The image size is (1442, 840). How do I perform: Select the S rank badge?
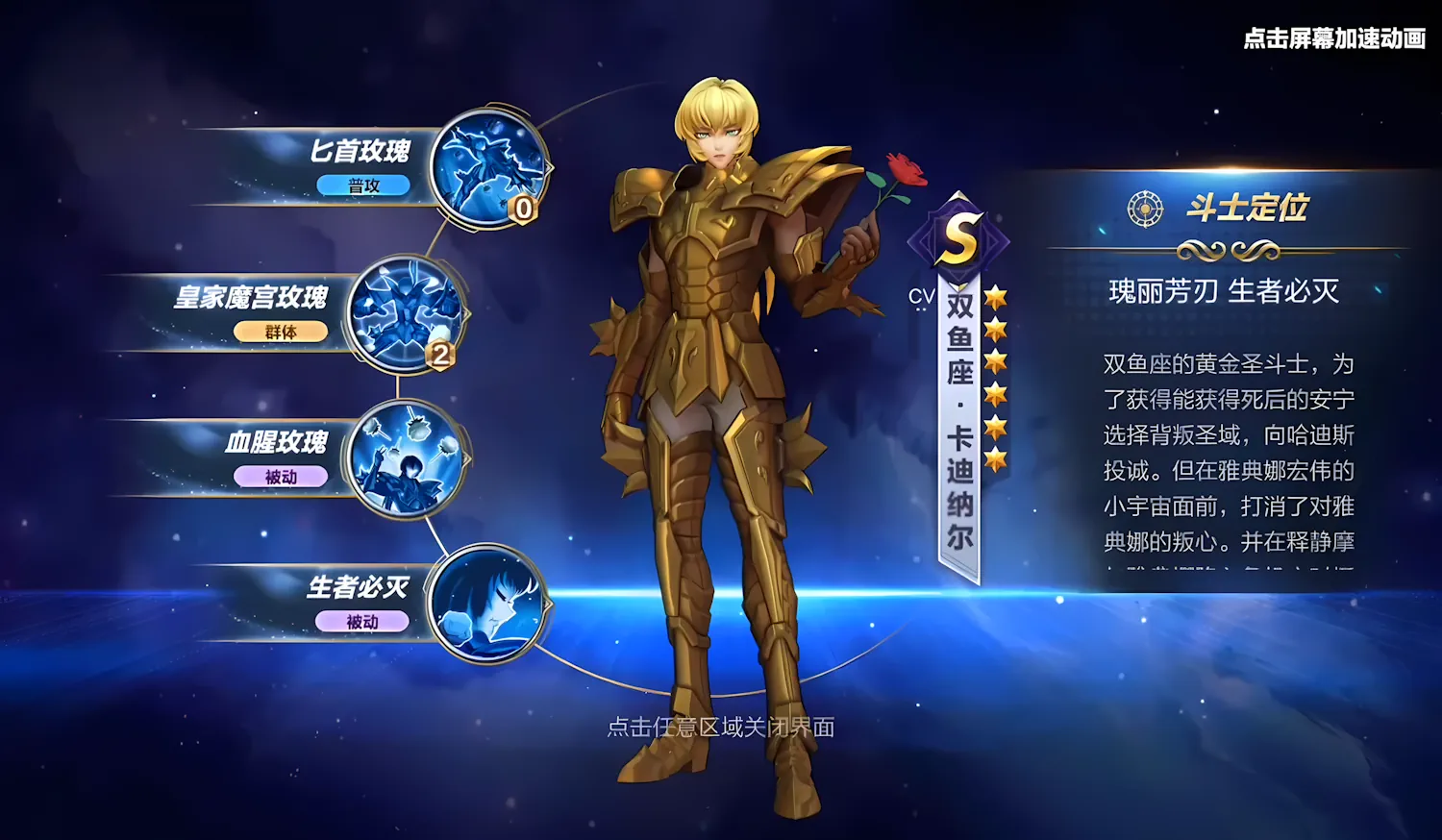959,237
